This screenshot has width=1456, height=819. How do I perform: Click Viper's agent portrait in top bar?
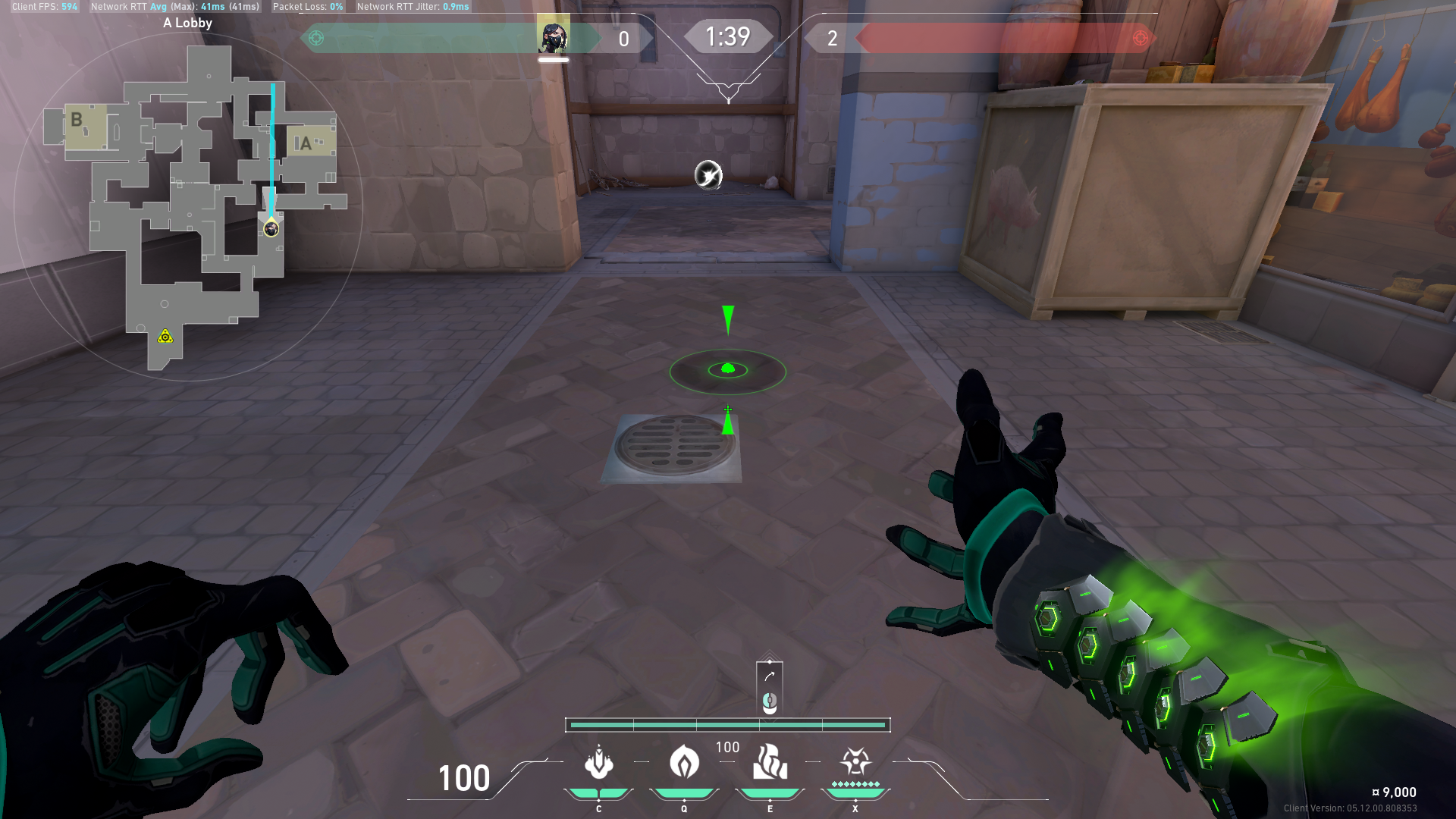click(553, 36)
